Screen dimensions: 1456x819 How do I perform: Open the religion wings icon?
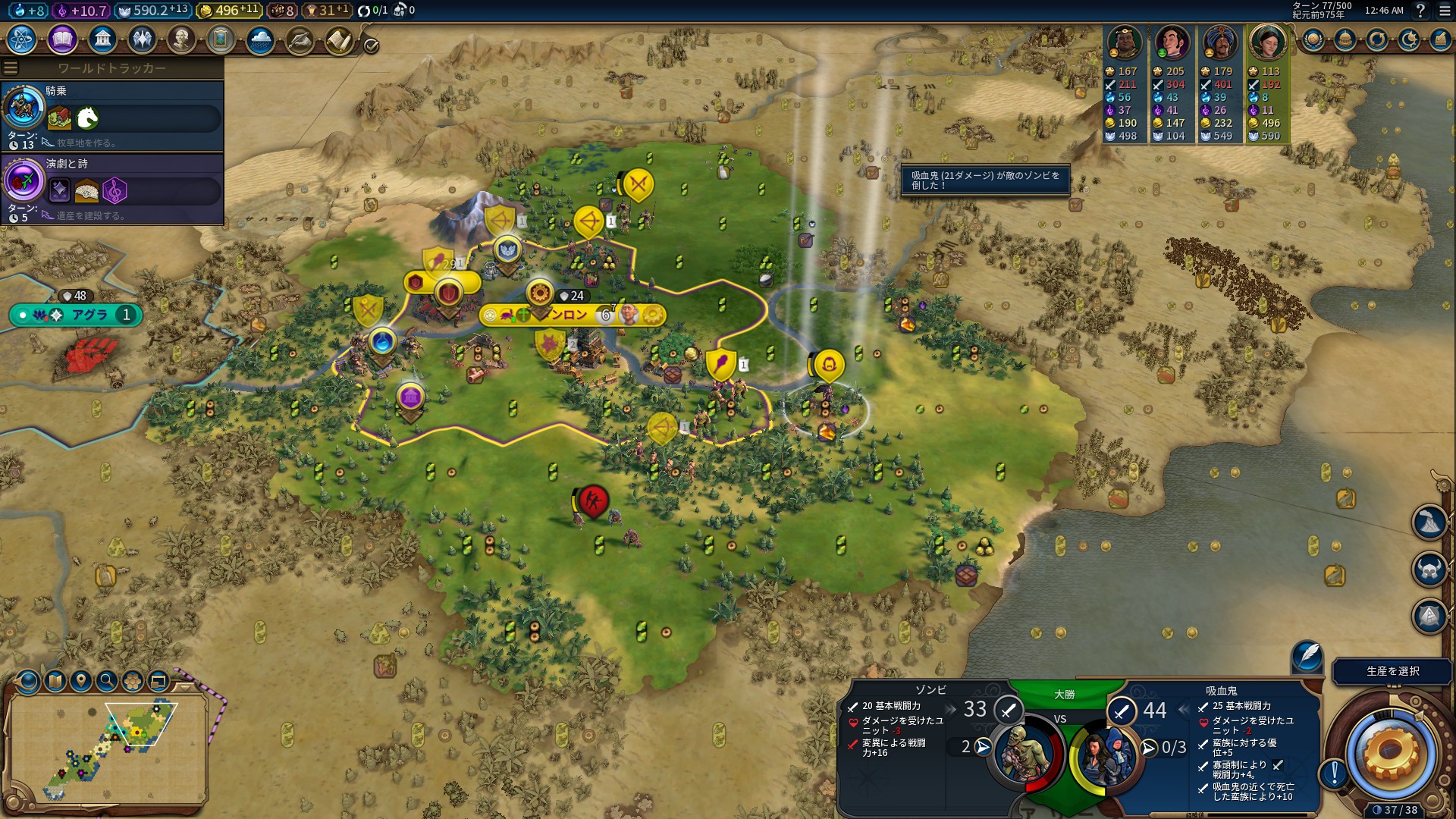click(x=142, y=39)
